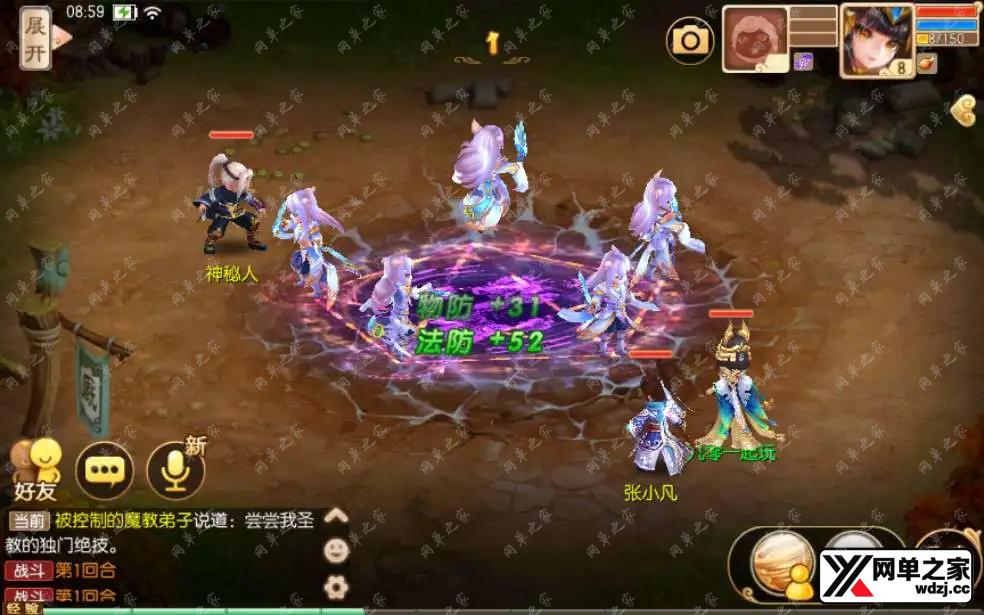Open the emoji smiley picker
984x615 pixels.
337,550
